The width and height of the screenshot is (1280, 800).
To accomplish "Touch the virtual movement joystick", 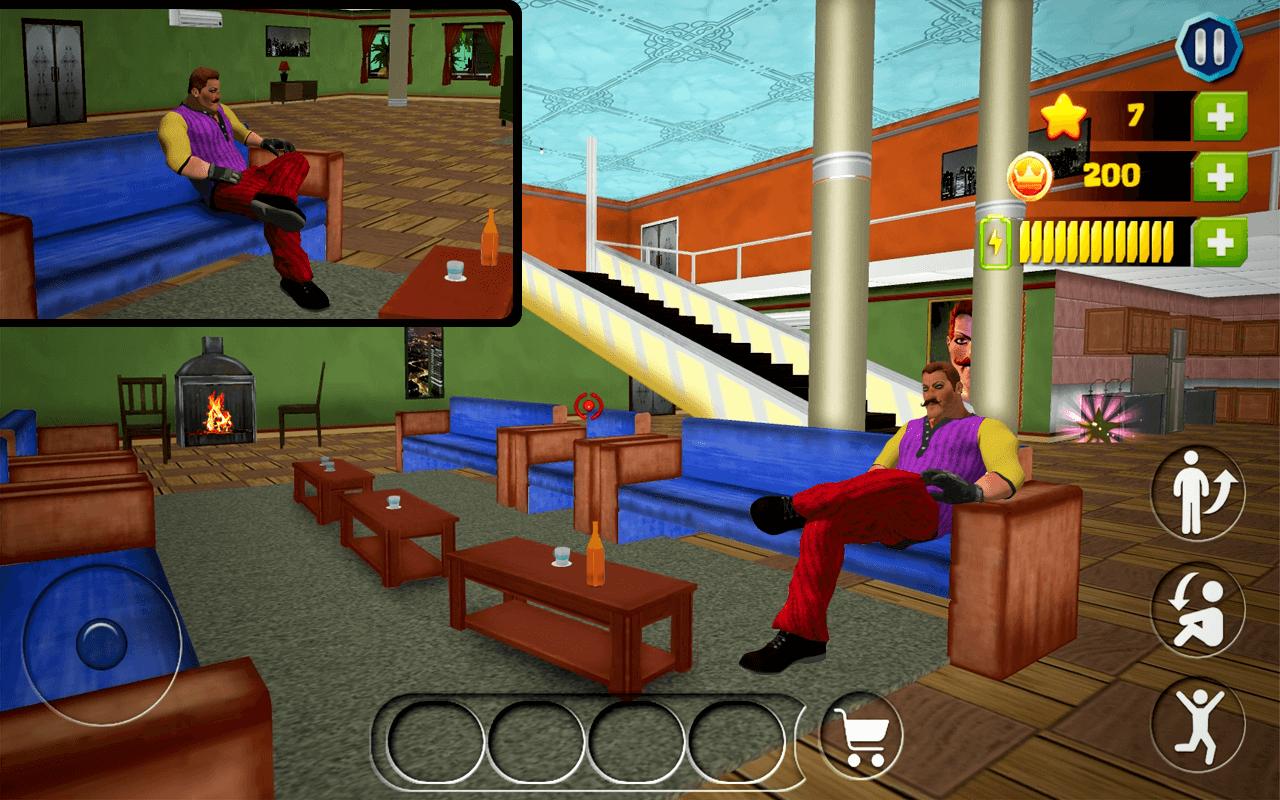I will 101,645.
